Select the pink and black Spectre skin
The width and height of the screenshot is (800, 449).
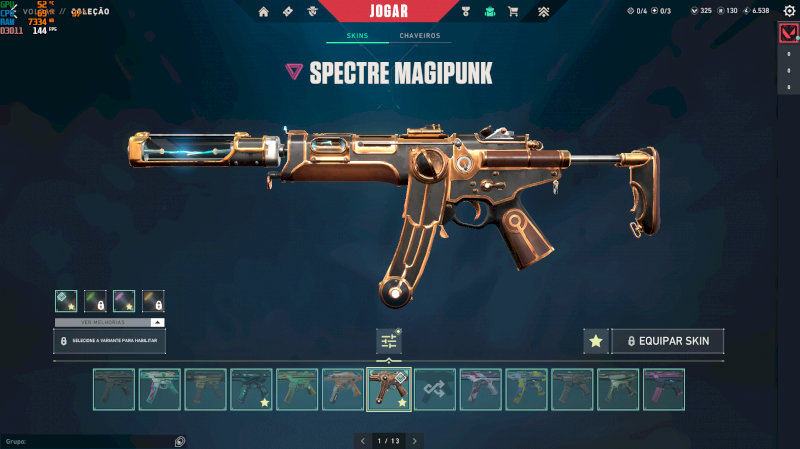pos(663,389)
